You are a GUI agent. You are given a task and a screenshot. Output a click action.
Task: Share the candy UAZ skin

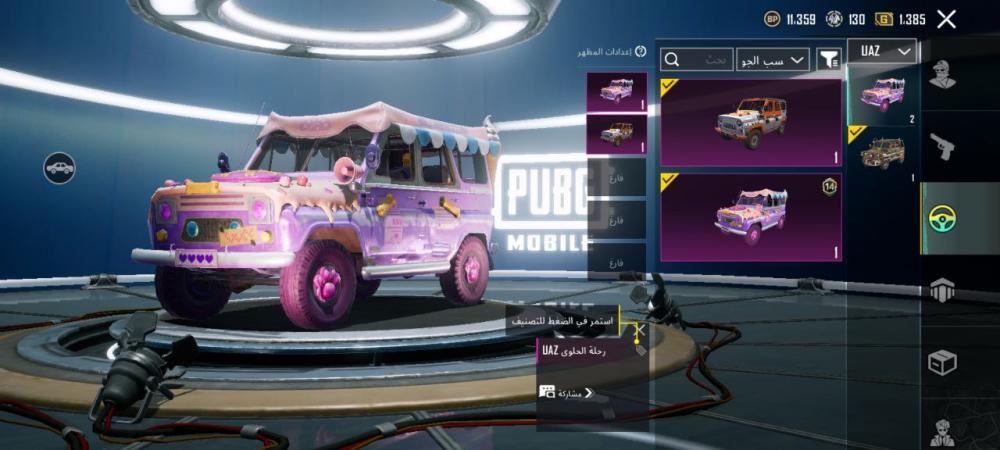pyautogui.click(x=567, y=393)
